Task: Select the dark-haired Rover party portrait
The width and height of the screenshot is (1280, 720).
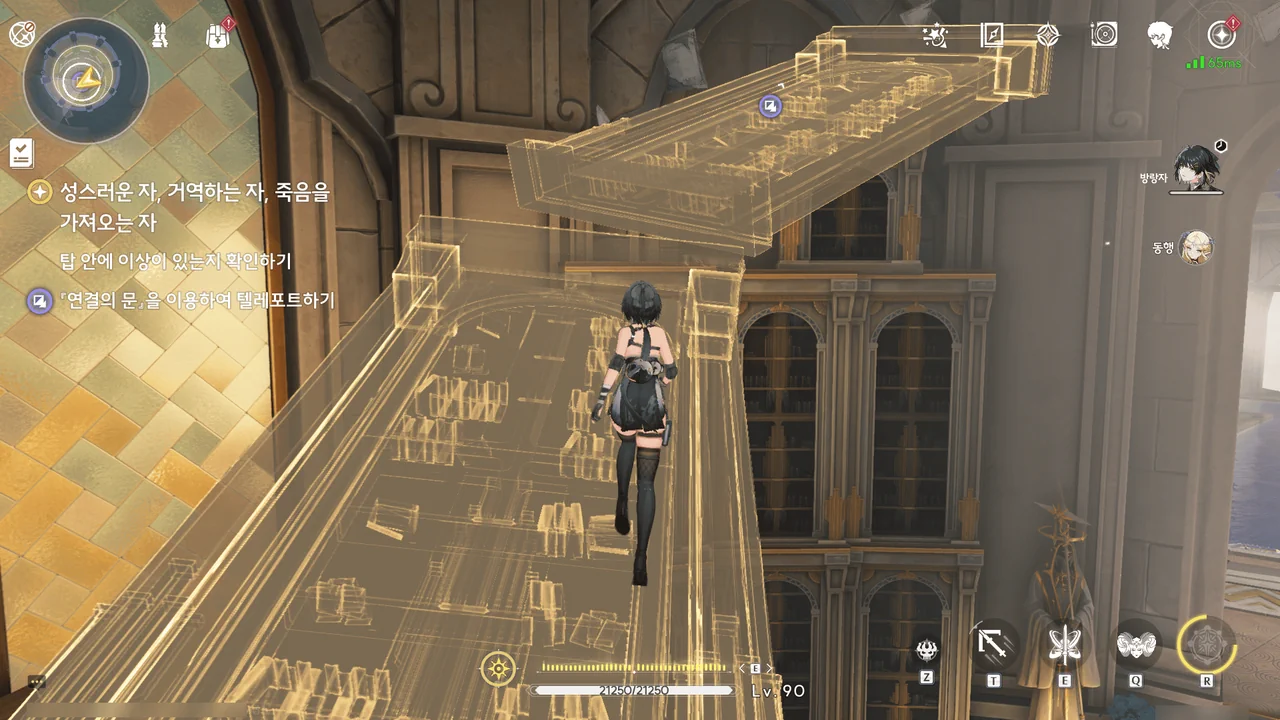Action: (x=1196, y=169)
